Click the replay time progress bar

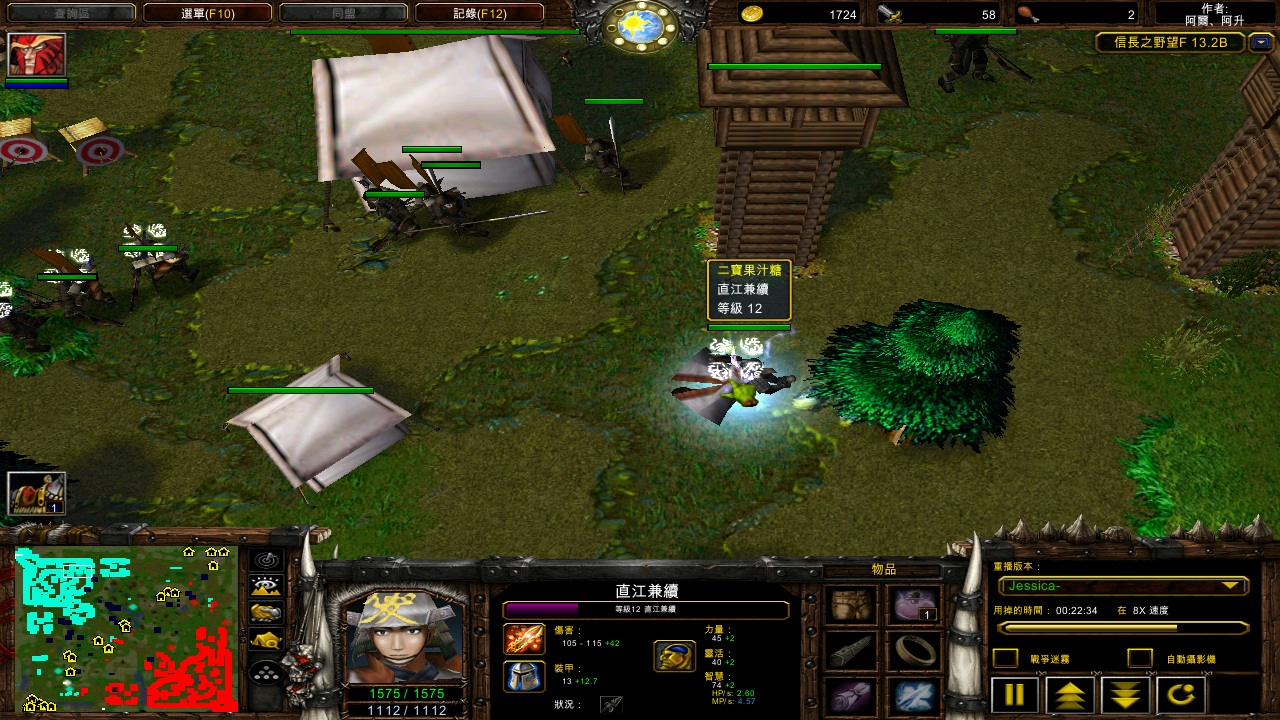coord(1122,628)
